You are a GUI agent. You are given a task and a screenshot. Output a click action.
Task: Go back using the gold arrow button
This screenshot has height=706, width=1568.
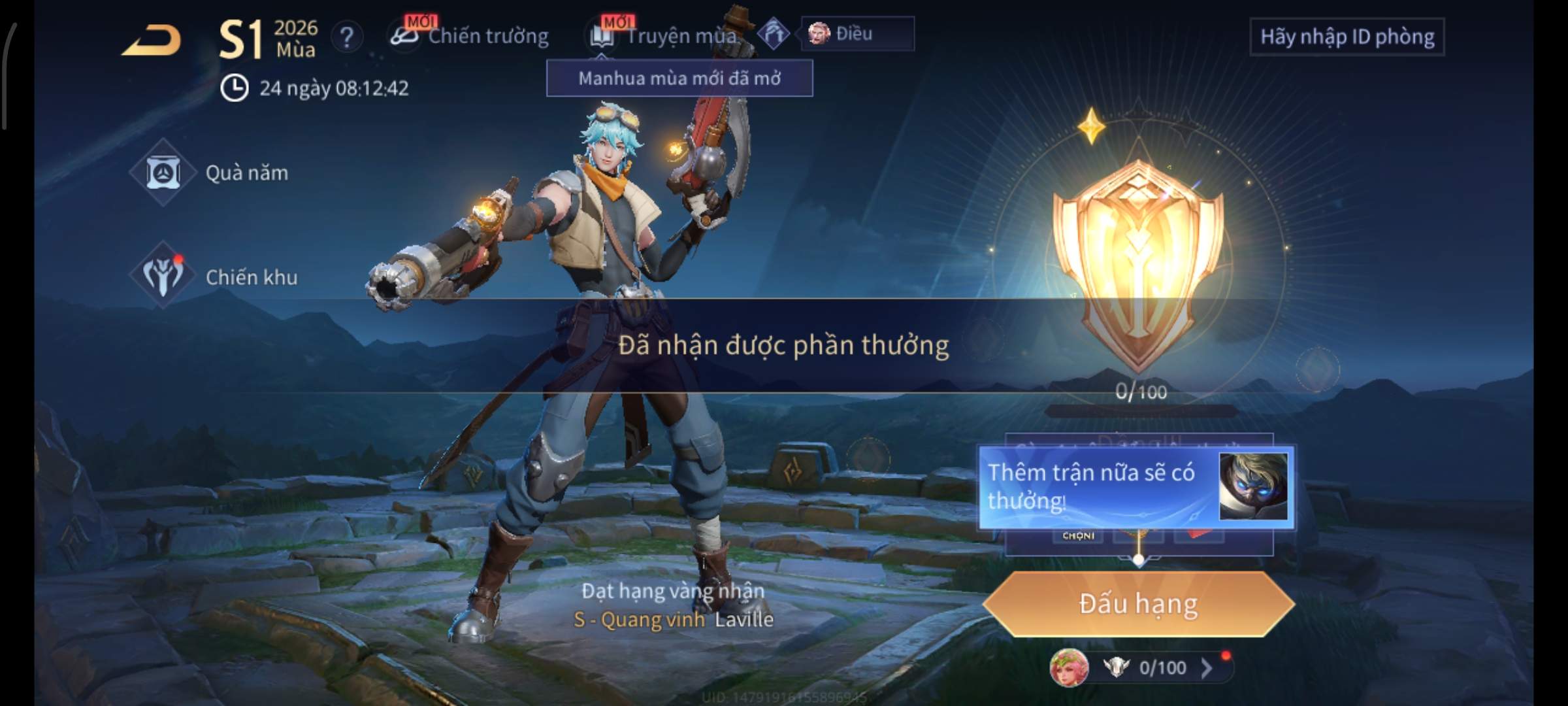tap(152, 41)
